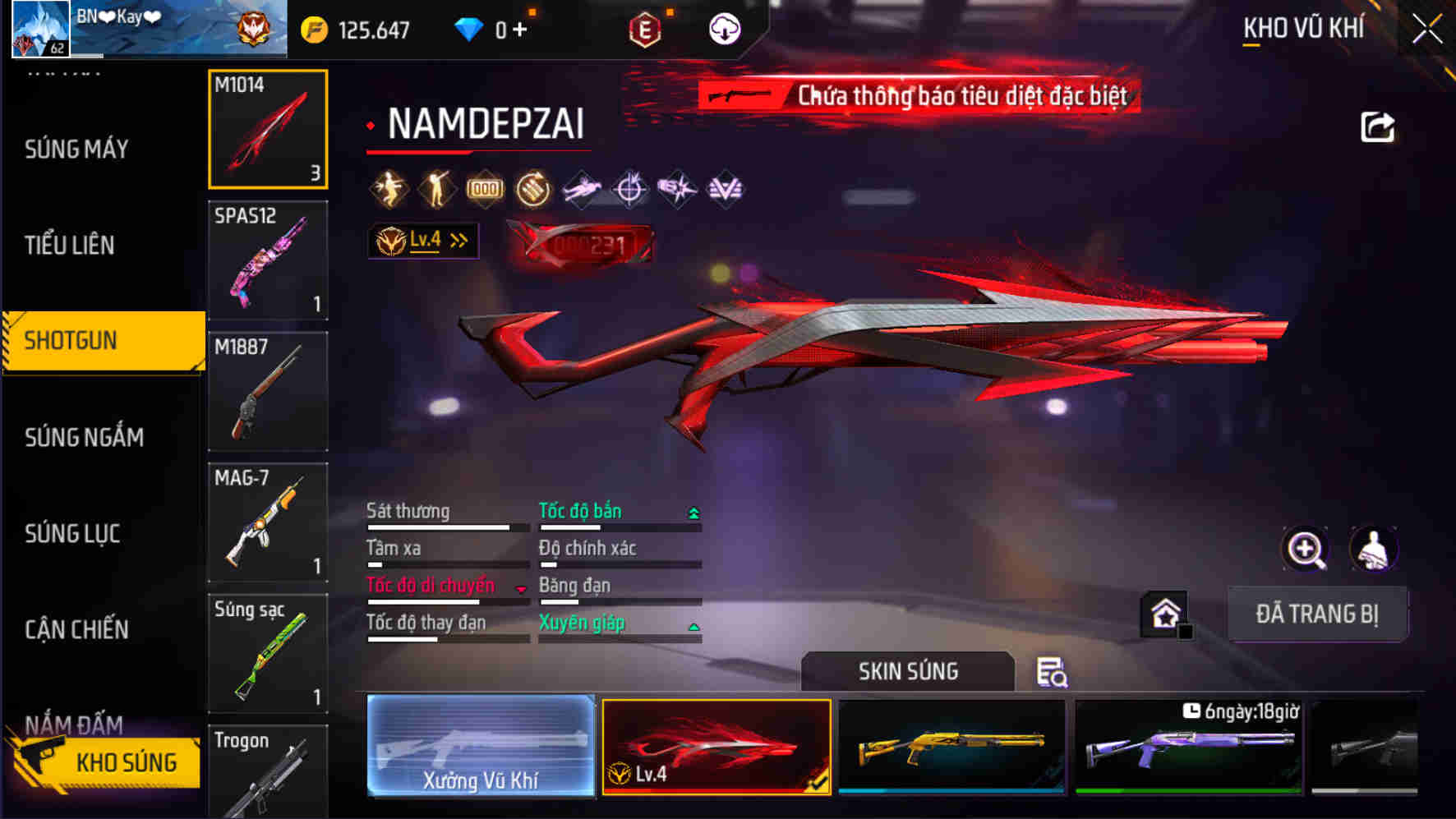The height and width of the screenshot is (819, 1456).
Task: Select the SPAS12 weapon thumbnail
Action: [x=268, y=260]
